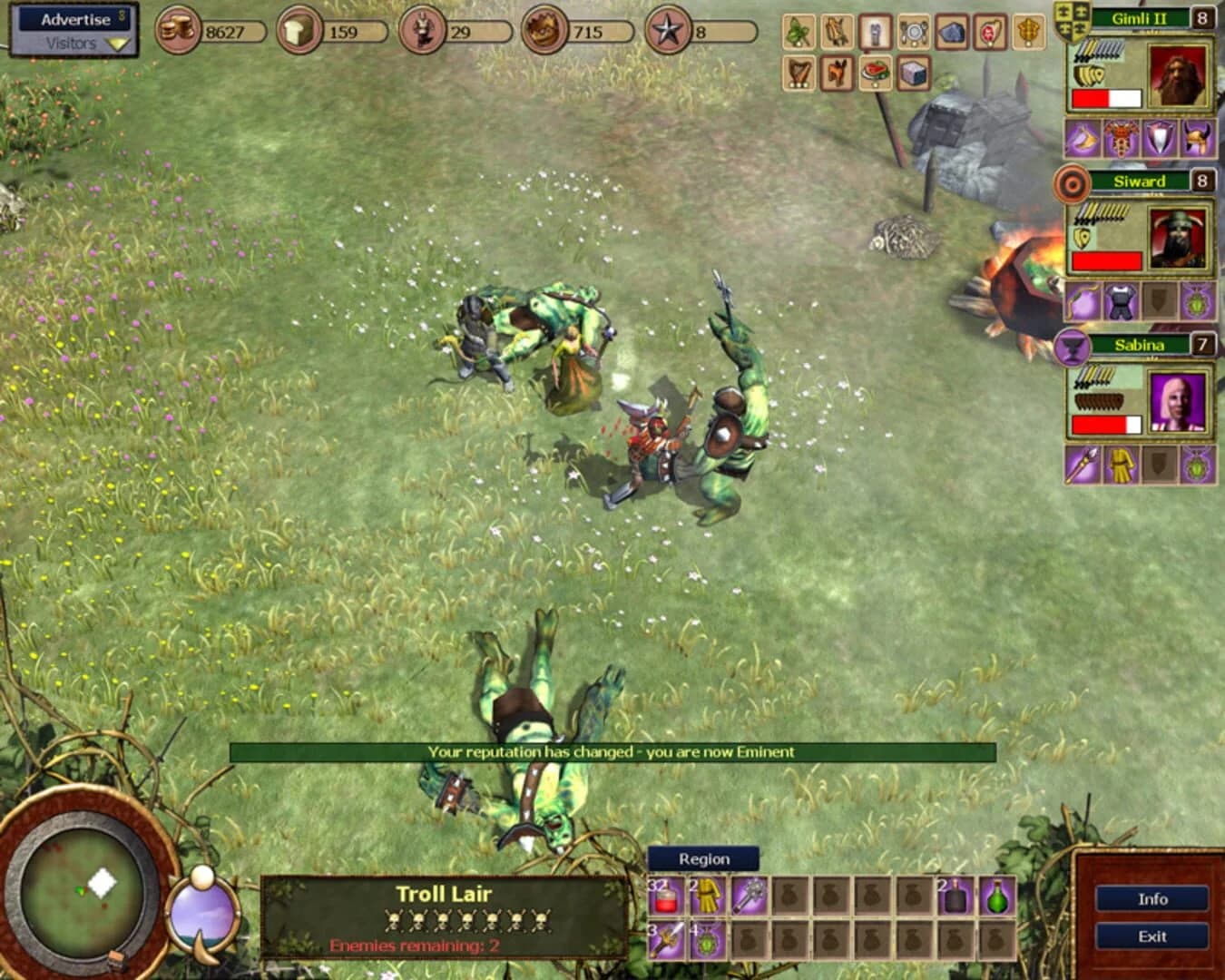
Task: Select Gimli II's axe equipment slot
Action: tap(1082, 138)
